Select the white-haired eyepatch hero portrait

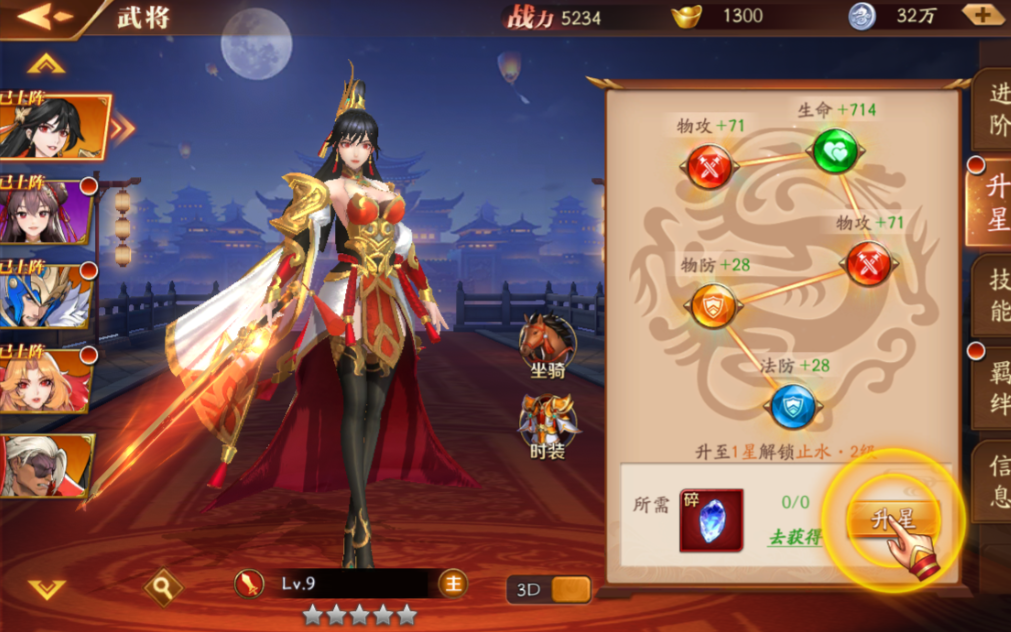[45, 466]
